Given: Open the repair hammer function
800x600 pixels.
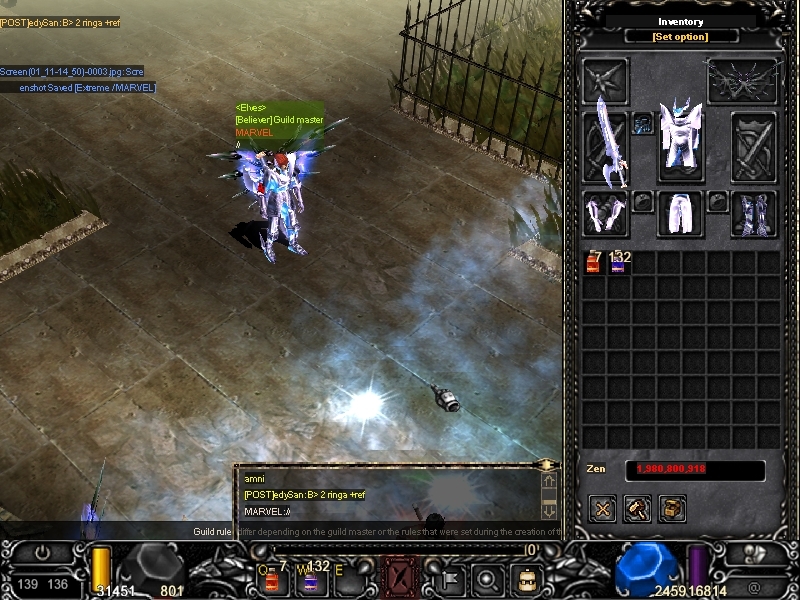Looking at the screenshot, I should (x=637, y=508).
